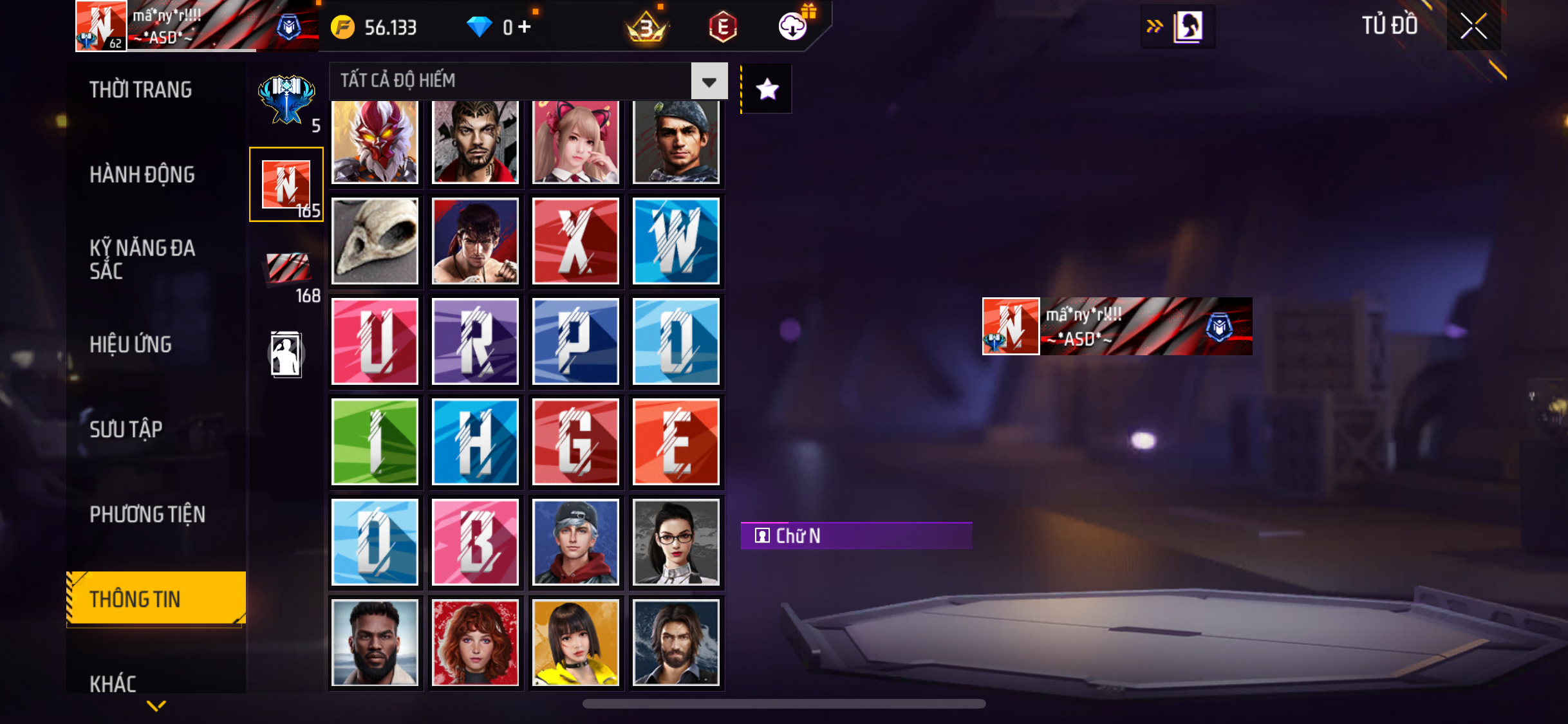Open the Tất Cả Độ Hiếm rarity dropdown
The width and height of the screenshot is (1568, 724).
709,81
